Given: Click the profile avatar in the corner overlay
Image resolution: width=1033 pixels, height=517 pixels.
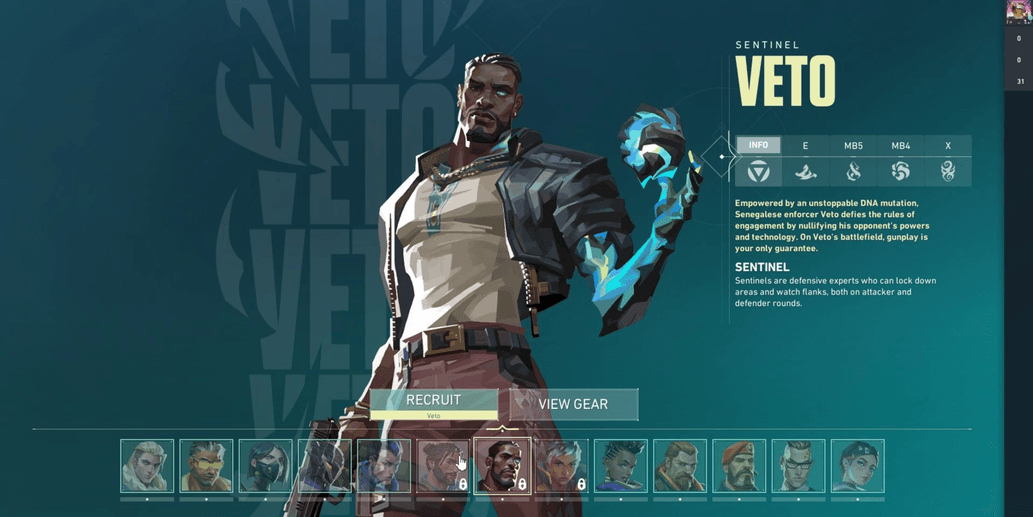Looking at the screenshot, I should tap(1018, 12).
